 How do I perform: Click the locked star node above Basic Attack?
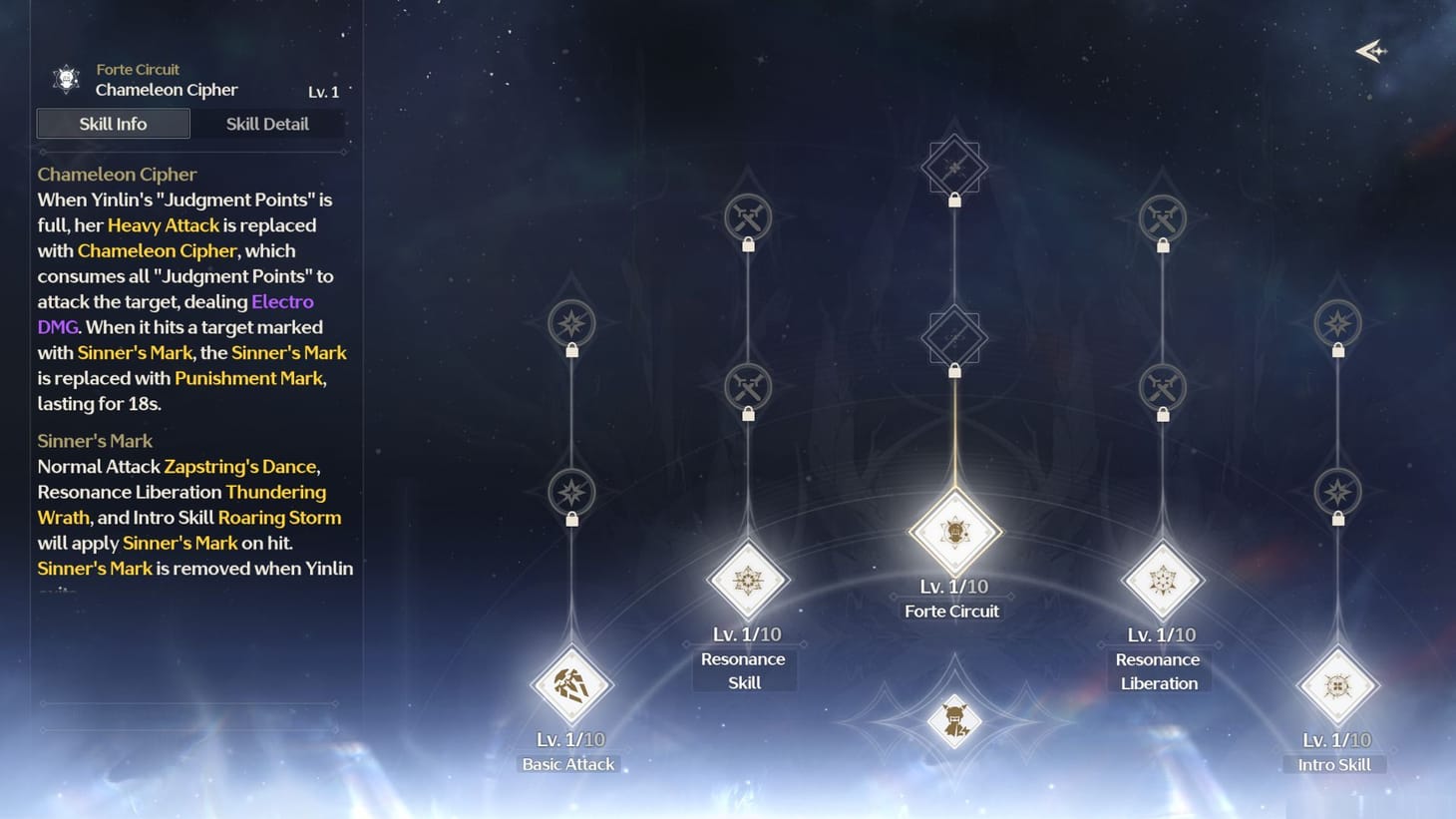coord(570,491)
